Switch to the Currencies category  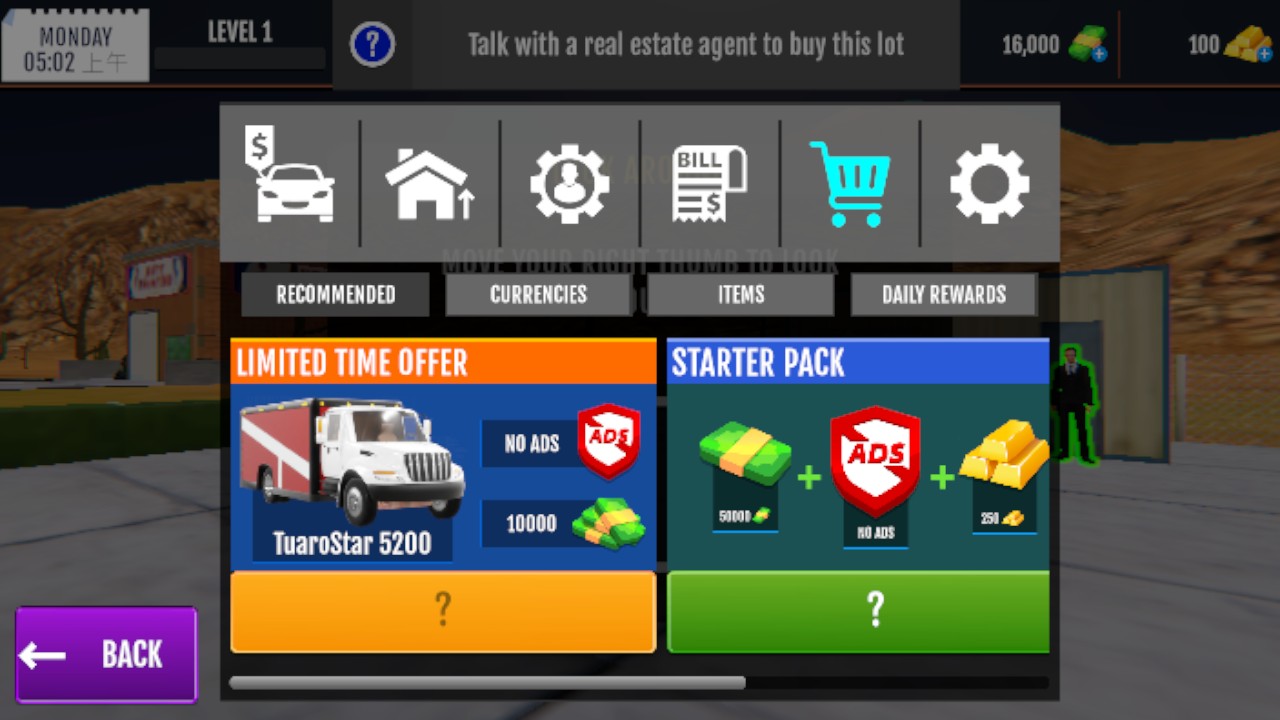538,295
